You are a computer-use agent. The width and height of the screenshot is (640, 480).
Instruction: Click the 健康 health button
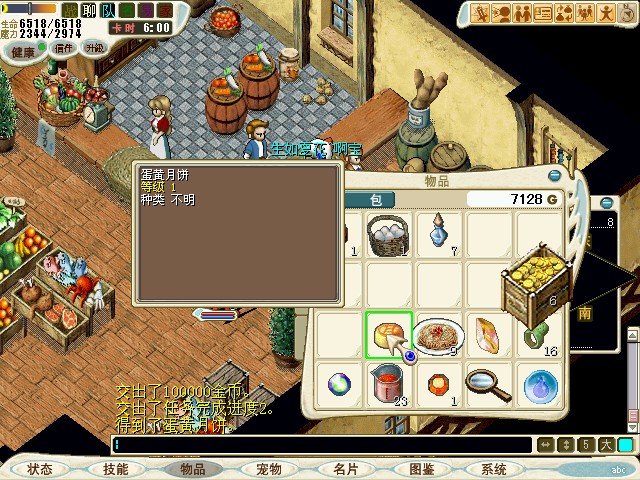point(23,47)
